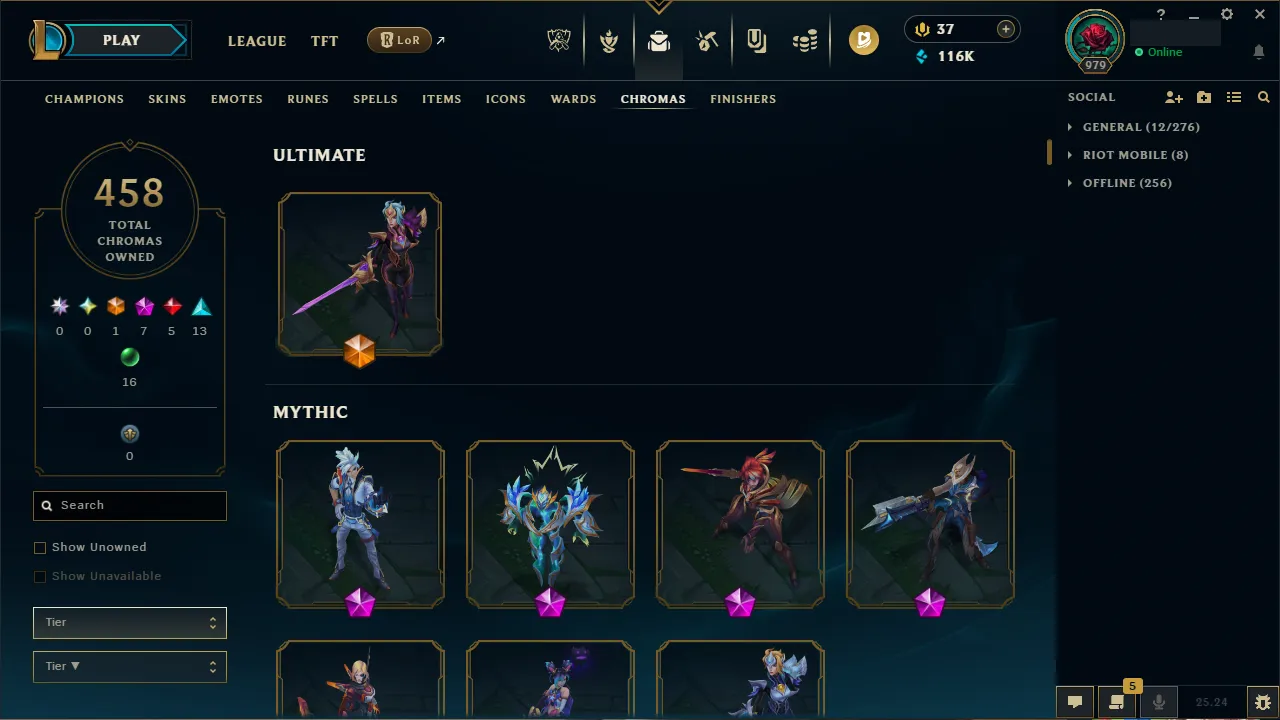Open friend search in the Social panel
The height and width of the screenshot is (720, 1280).
pos(1264,97)
